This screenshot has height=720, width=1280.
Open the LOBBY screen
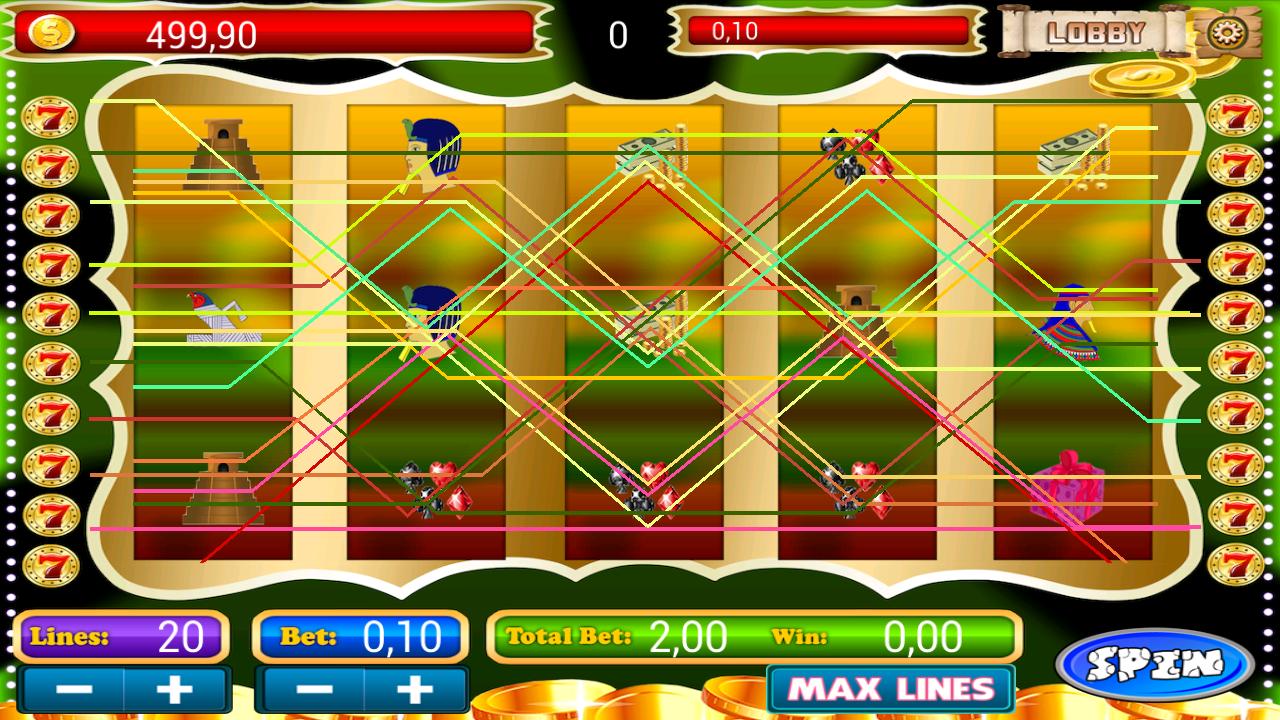(1096, 31)
